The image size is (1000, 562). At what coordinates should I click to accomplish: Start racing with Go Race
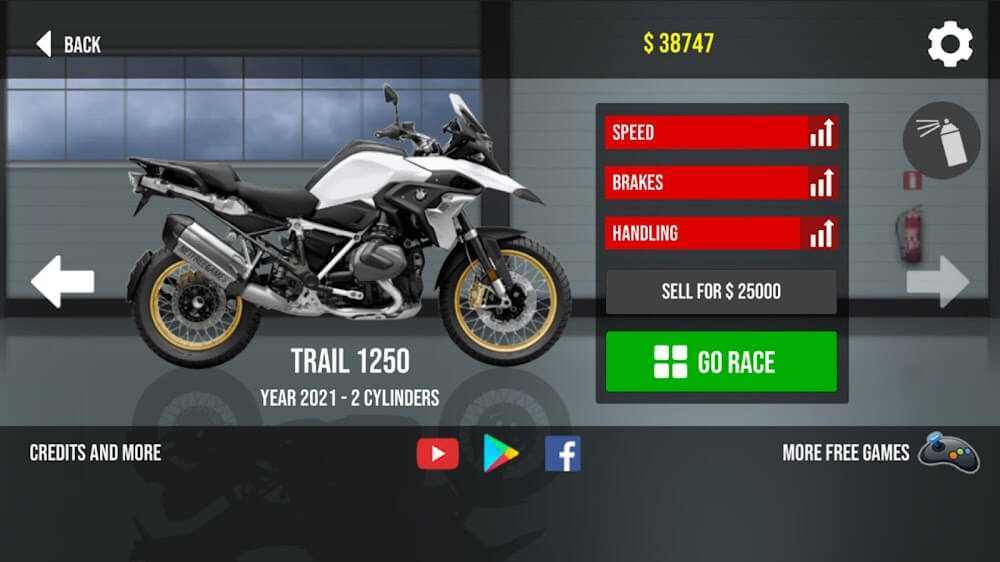(x=721, y=362)
